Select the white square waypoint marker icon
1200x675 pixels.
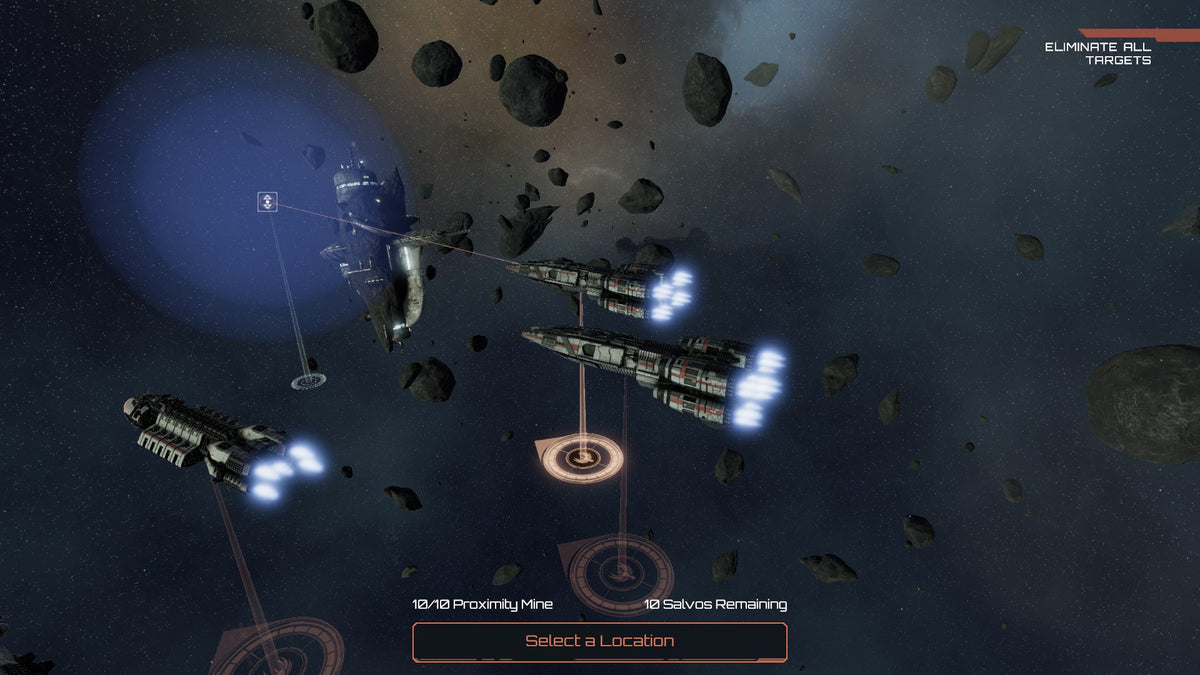[266, 203]
